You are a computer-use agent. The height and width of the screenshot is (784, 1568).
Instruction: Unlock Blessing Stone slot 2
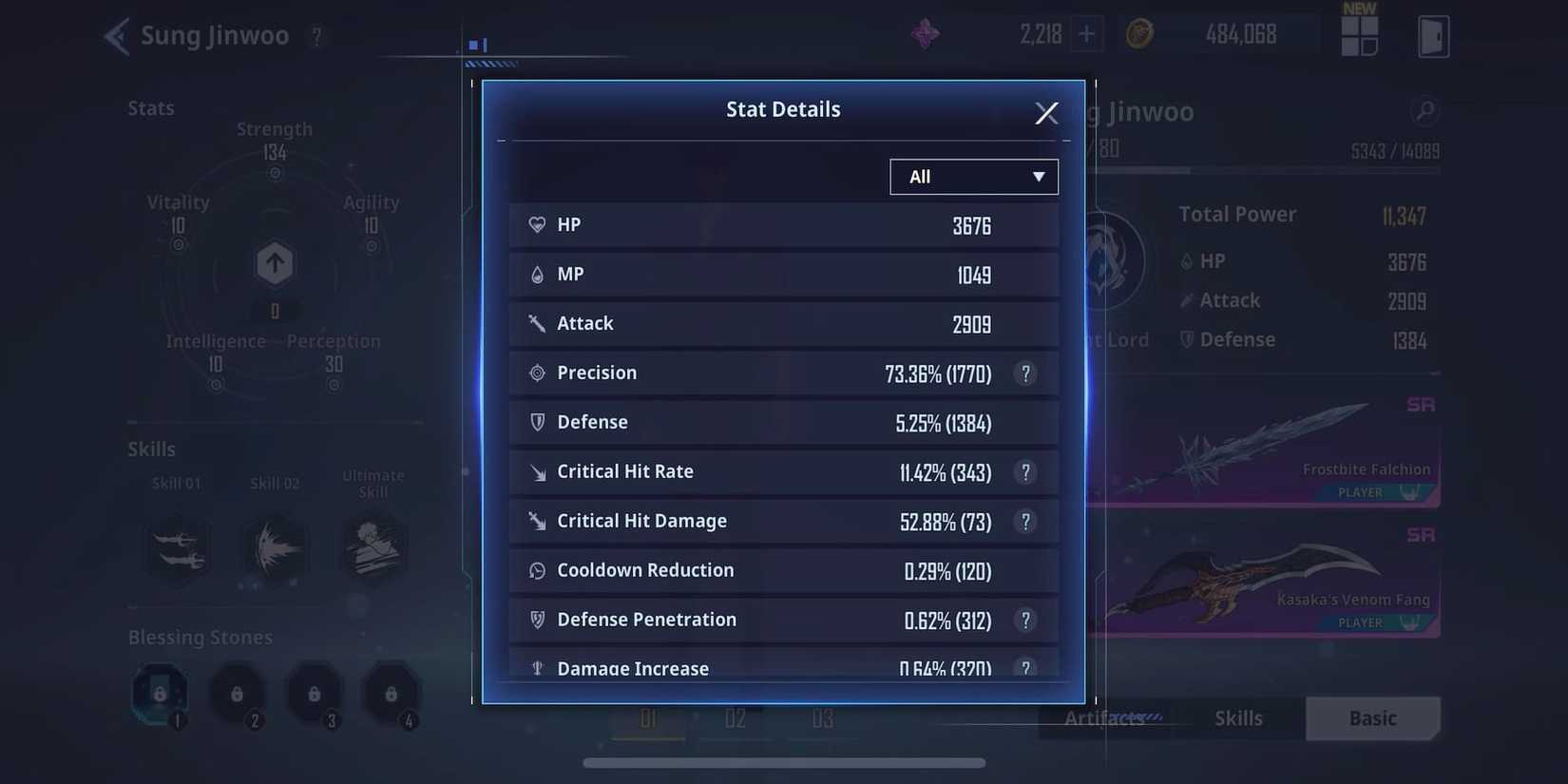[237, 693]
